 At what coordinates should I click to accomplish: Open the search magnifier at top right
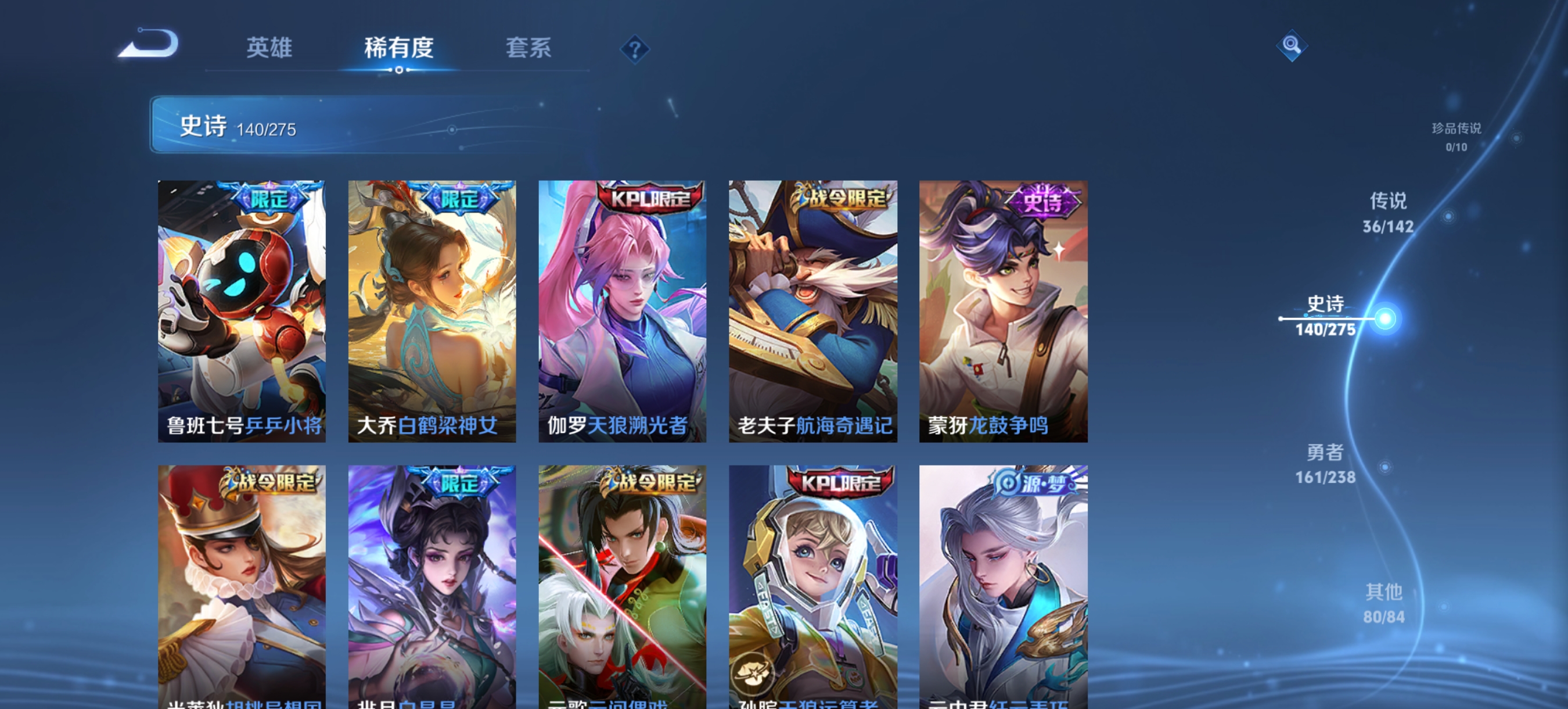click(1293, 46)
